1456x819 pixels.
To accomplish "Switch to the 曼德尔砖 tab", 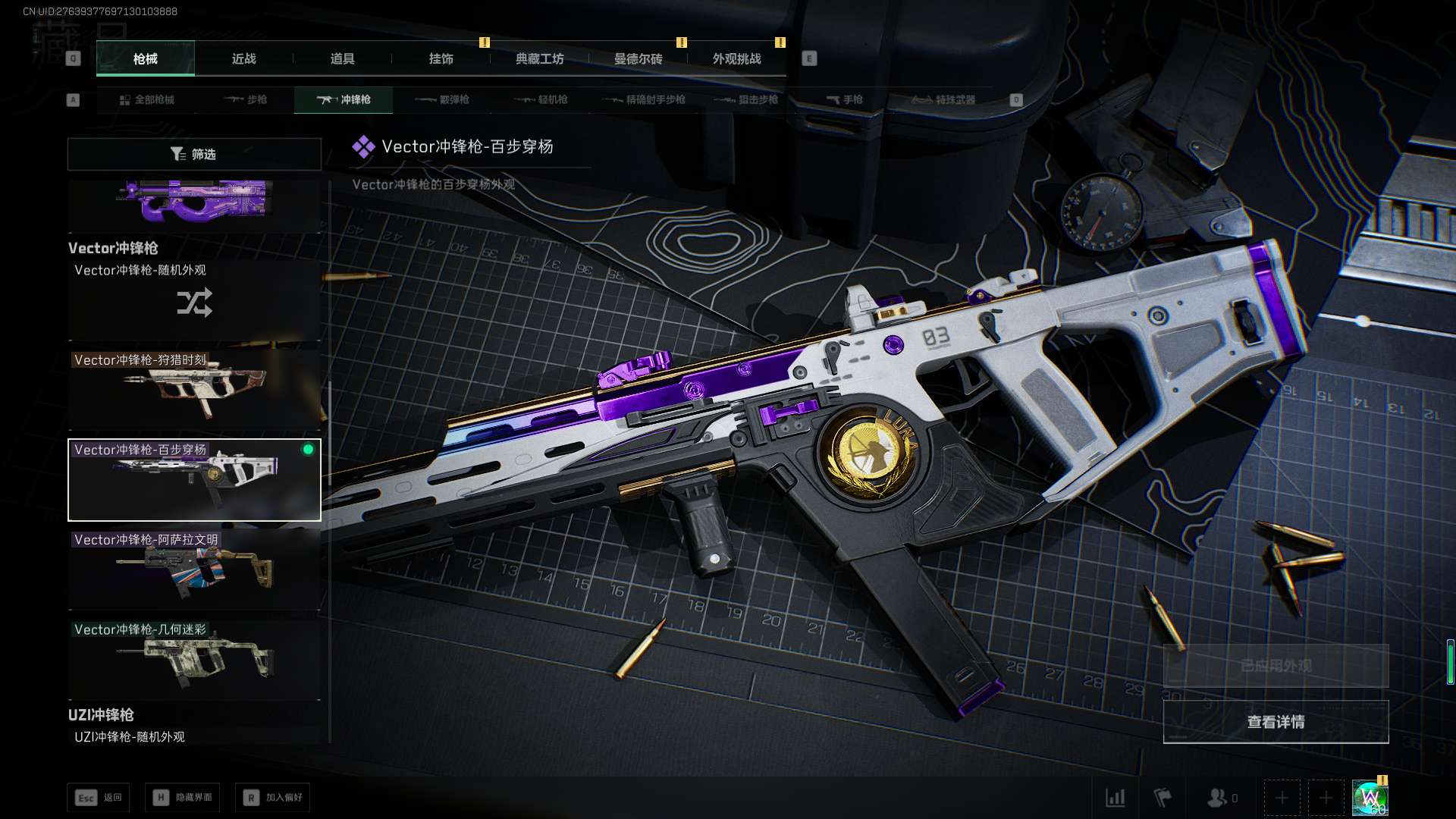I will pos(638,59).
